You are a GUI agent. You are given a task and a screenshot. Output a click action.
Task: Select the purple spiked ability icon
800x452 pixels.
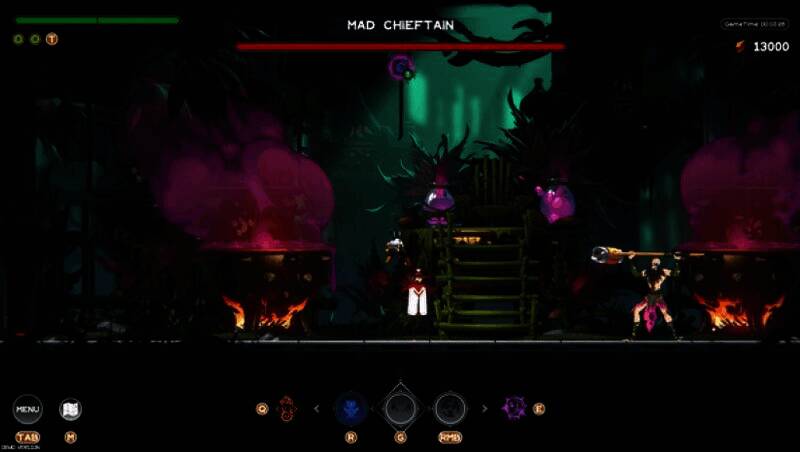515,408
